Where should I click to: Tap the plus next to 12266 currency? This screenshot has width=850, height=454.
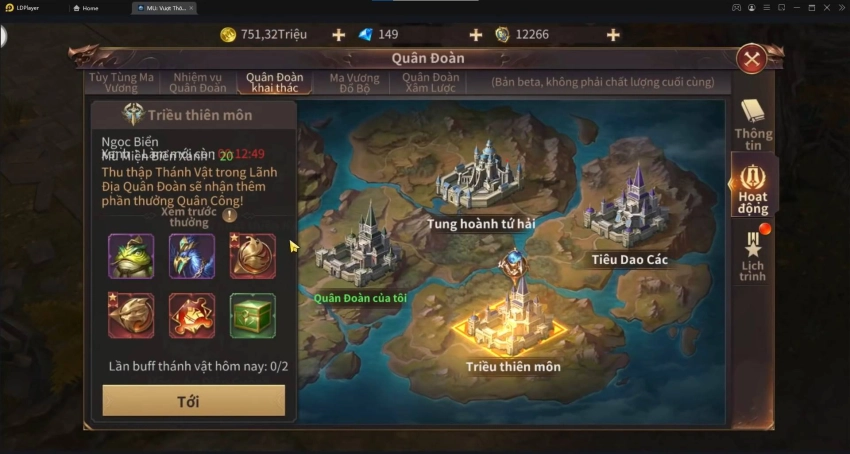(612, 35)
